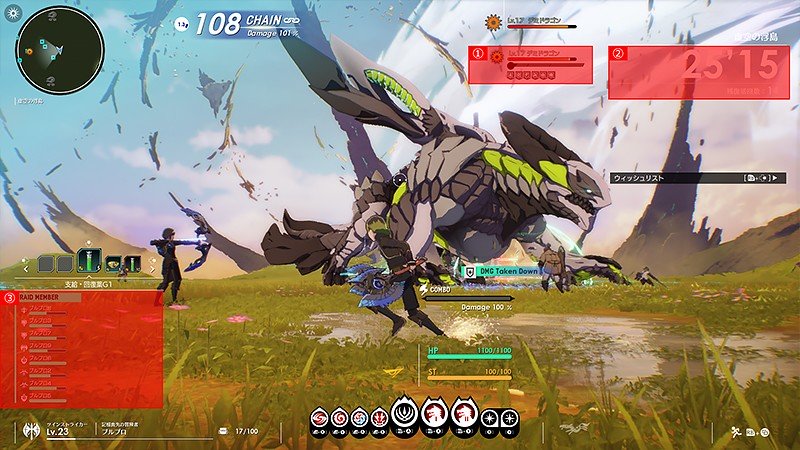Image resolution: width=800 pixels, height=450 pixels.
Task: Open the ウィッシュリスト wishlist bar
Action: click(x=689, y=178)
